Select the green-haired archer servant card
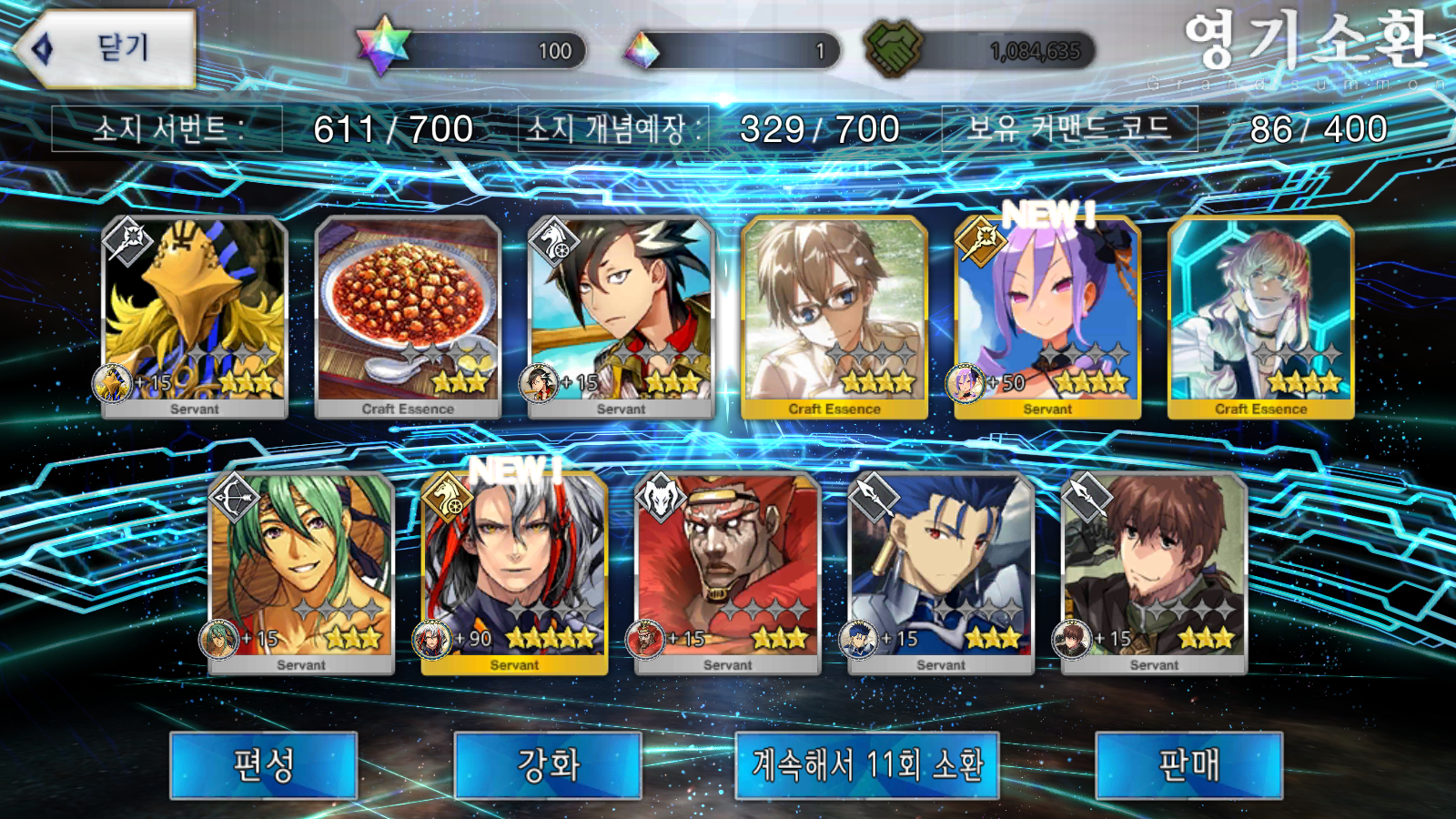This screenshot has width=1456, height=819. pos(301,571)
